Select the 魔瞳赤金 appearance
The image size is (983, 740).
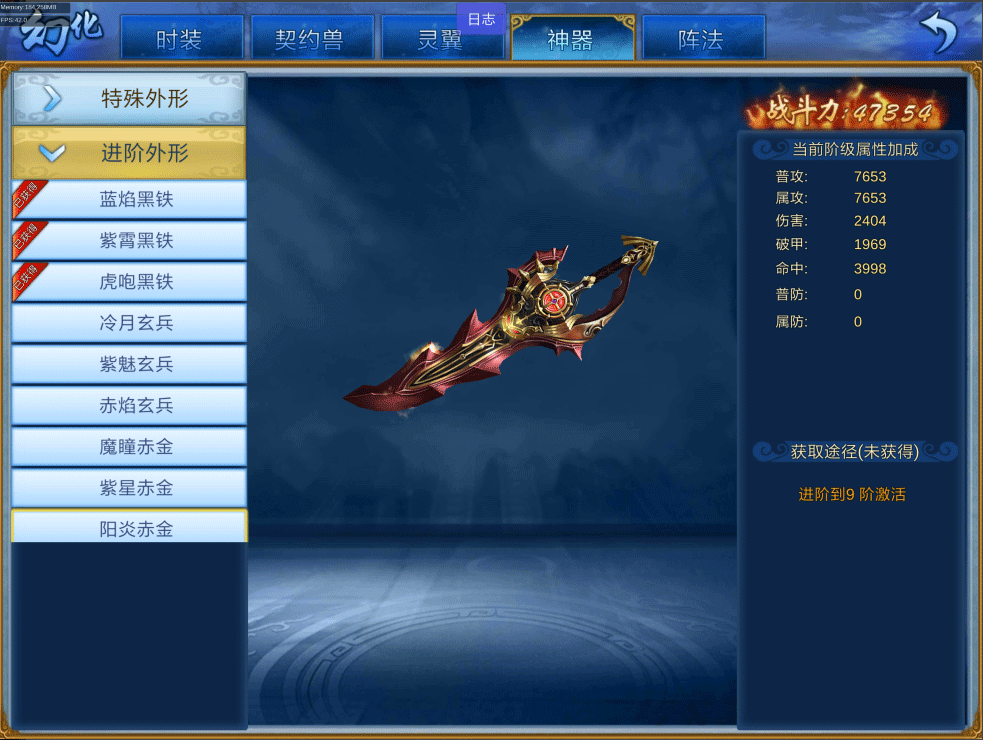136,447
